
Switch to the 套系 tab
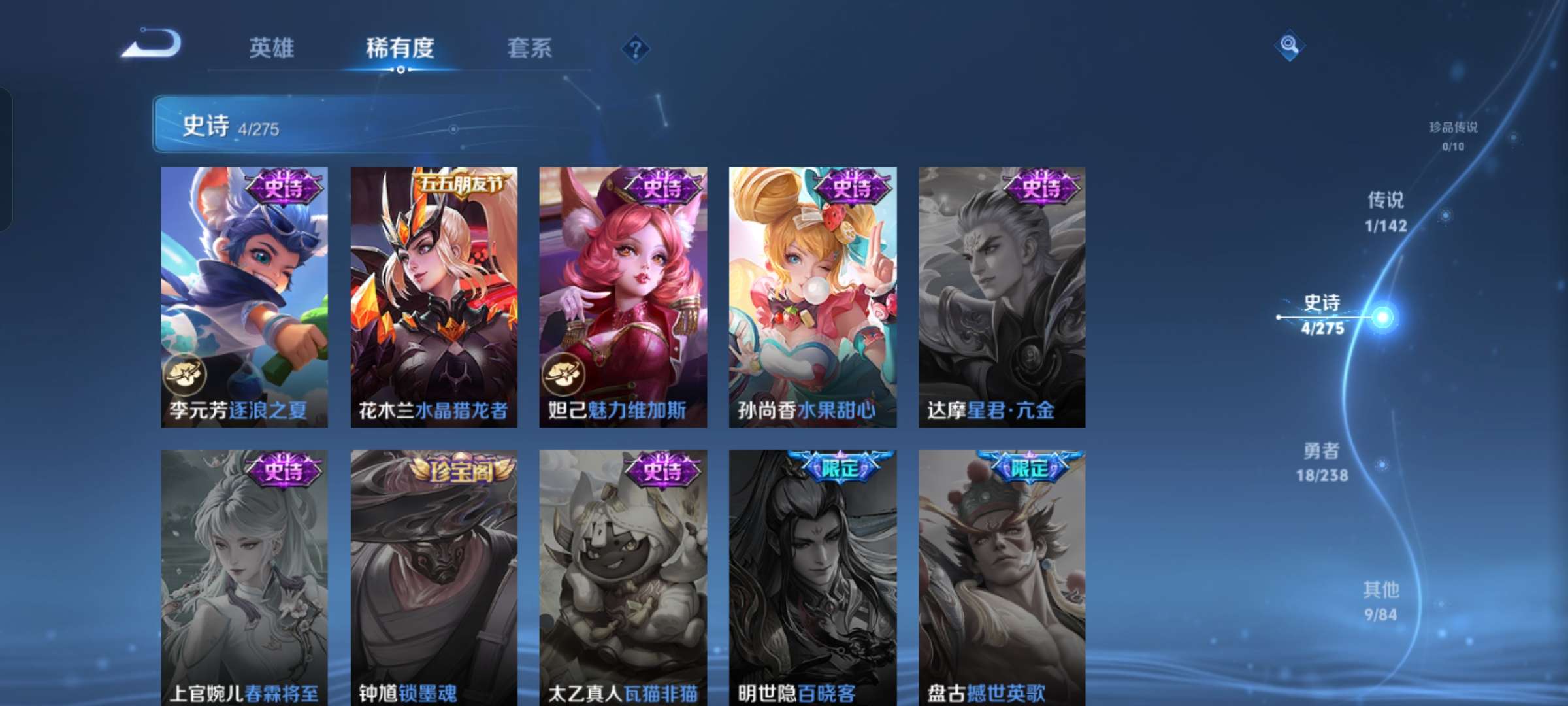click(x=530, y=48)
